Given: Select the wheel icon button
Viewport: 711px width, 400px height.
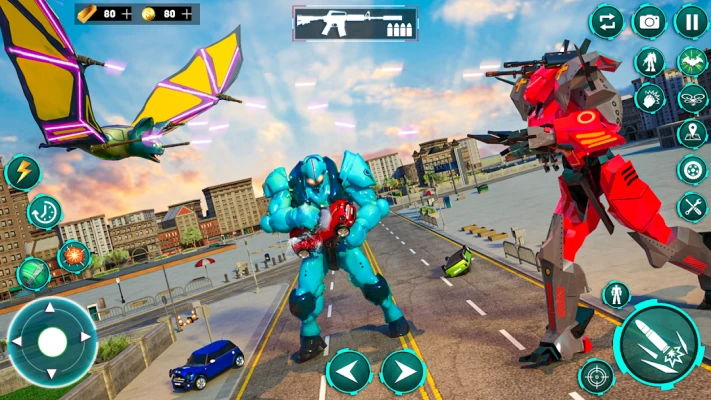Looking at the screenshot, I should (x=691, y=170).
